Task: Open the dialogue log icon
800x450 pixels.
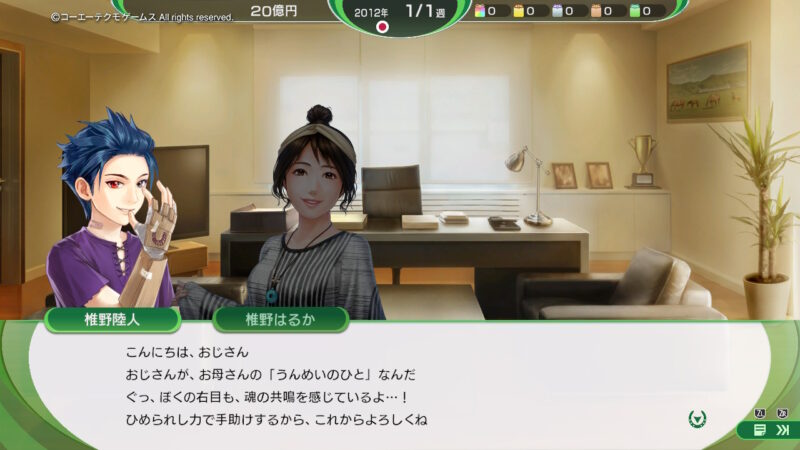Action: (760, 430)
